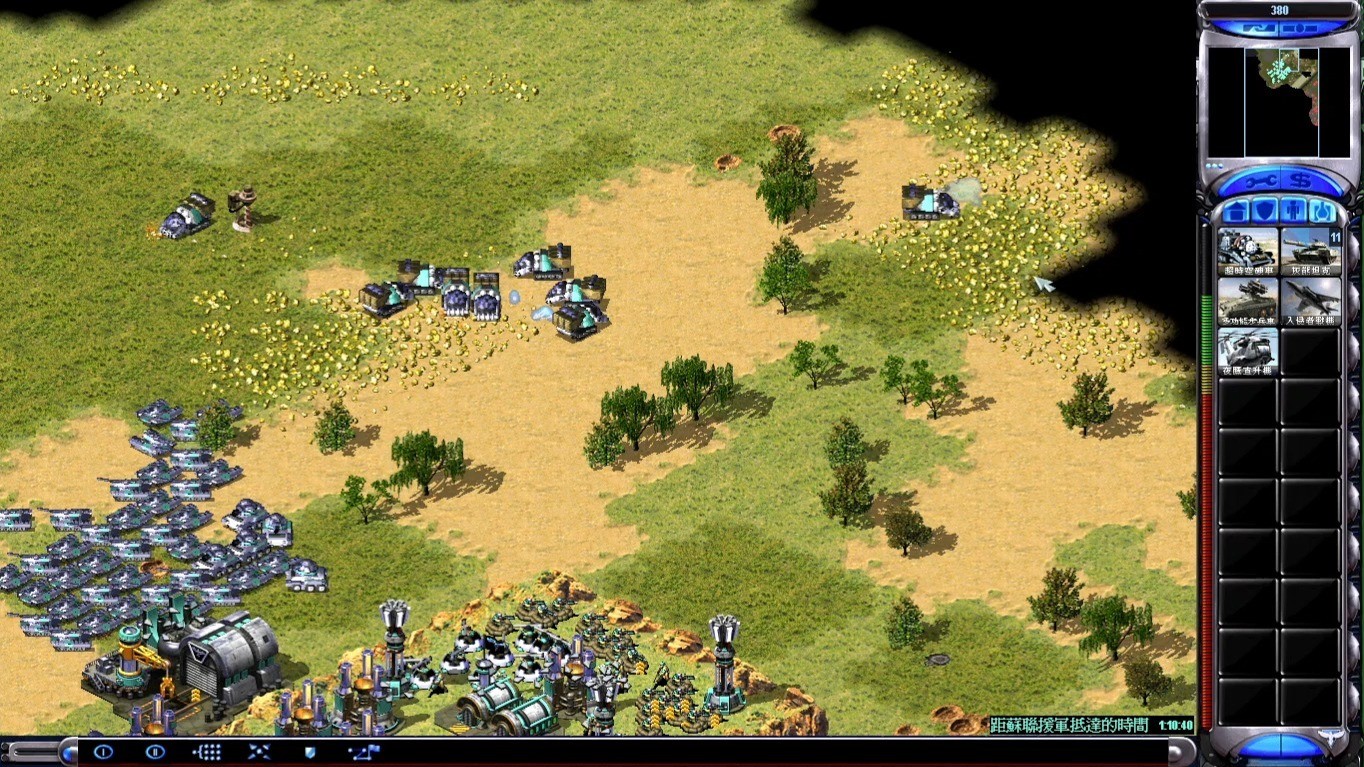Activate the shield guard command
This screenshot has height=767, width=1364.
click(310, 752)
